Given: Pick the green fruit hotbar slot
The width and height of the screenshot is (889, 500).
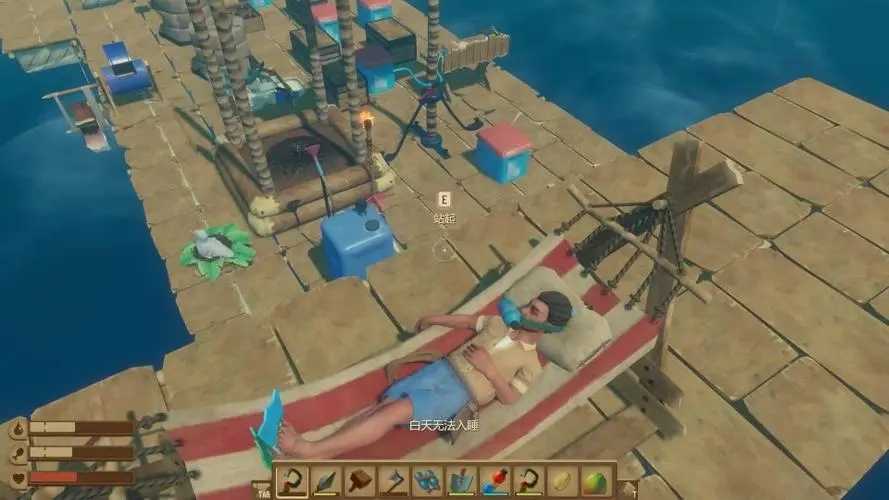Looking at the screenshot, I should [596, 481].
